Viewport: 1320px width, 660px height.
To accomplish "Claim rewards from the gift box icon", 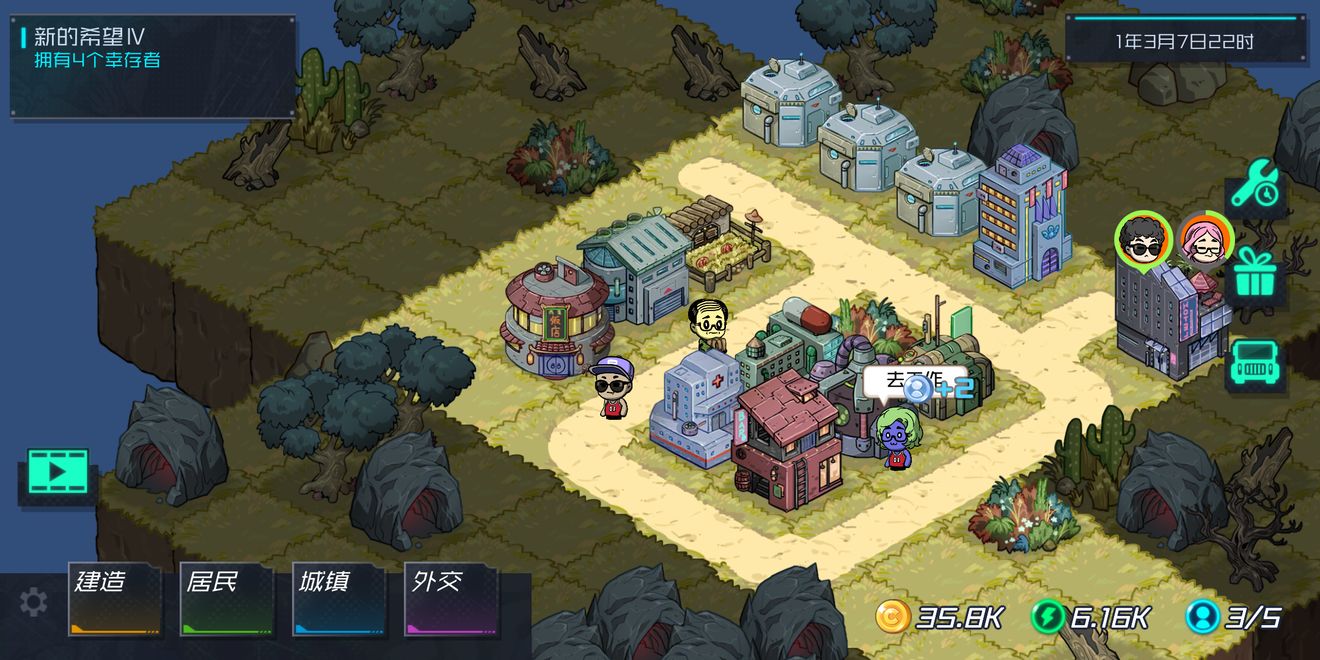I will (x=1255, y=274).
